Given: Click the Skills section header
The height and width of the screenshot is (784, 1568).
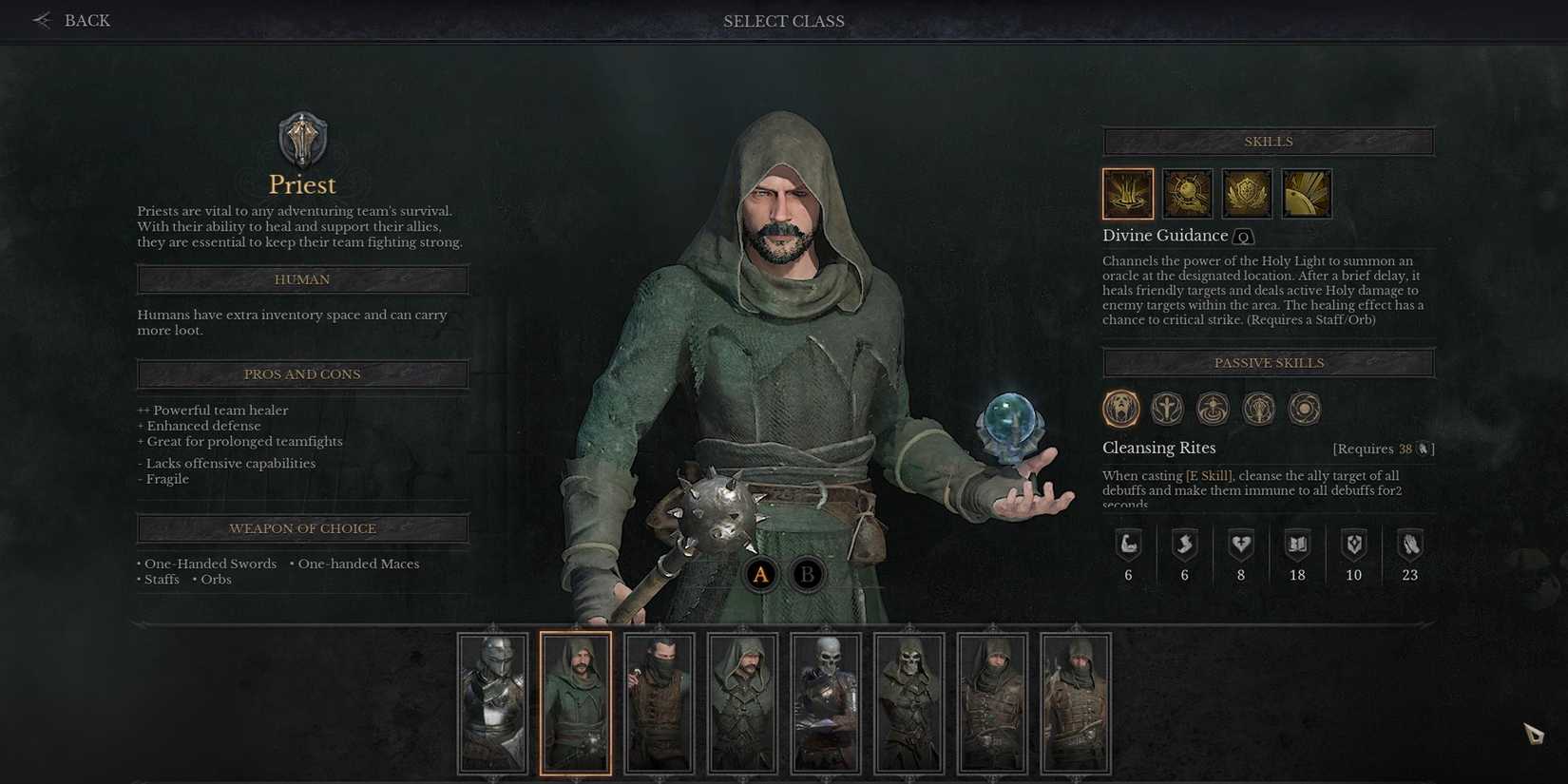Looking at the screenshot, I should [x=1268, y=141].
